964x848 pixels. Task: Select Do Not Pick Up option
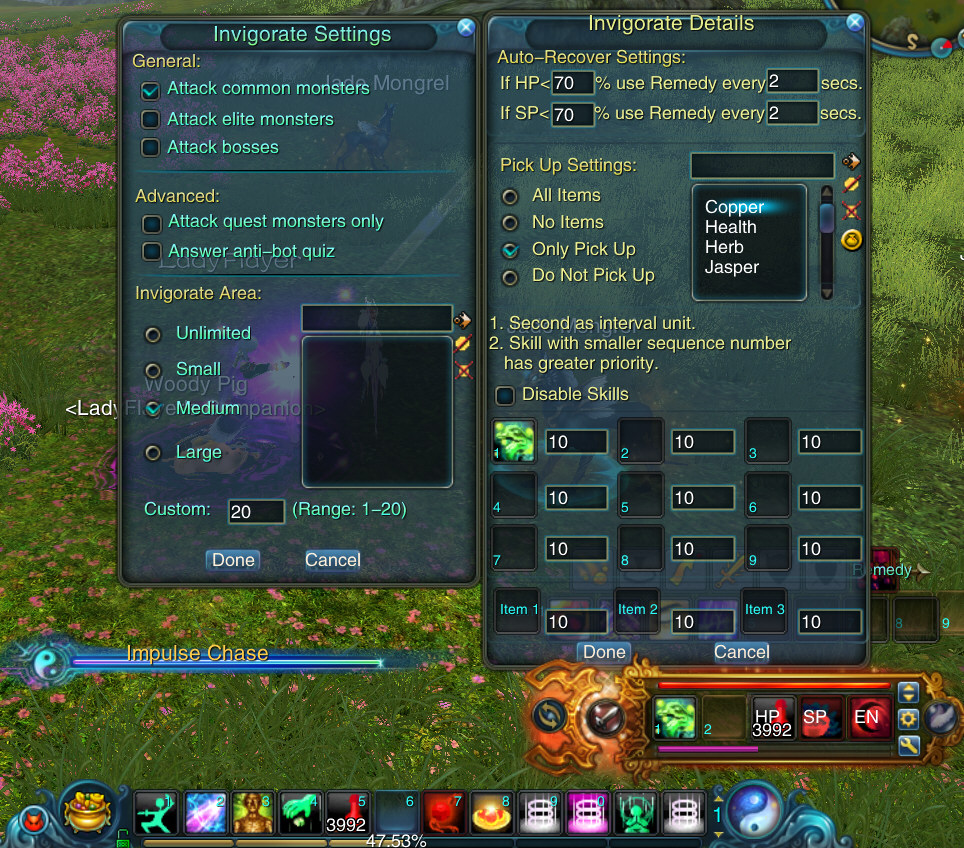[x=510, y=276]
